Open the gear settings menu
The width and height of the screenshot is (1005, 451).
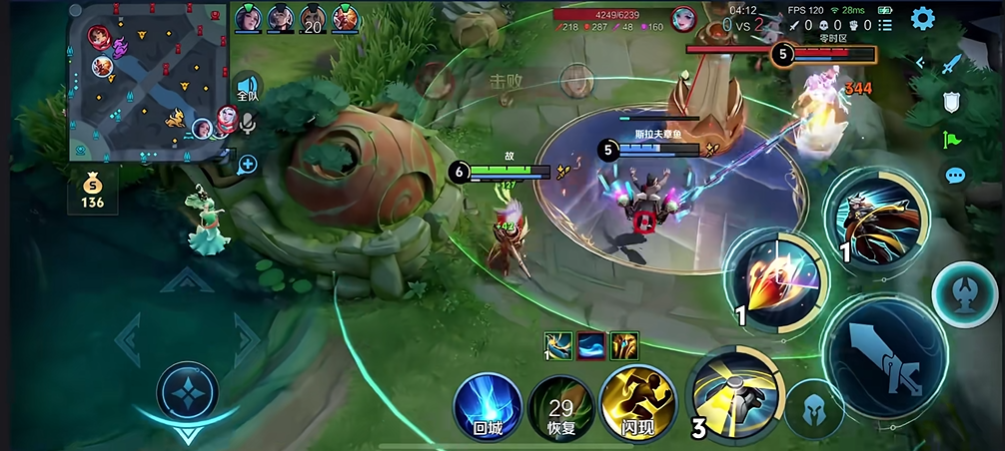pyautogui.click(x=922, y=18)
